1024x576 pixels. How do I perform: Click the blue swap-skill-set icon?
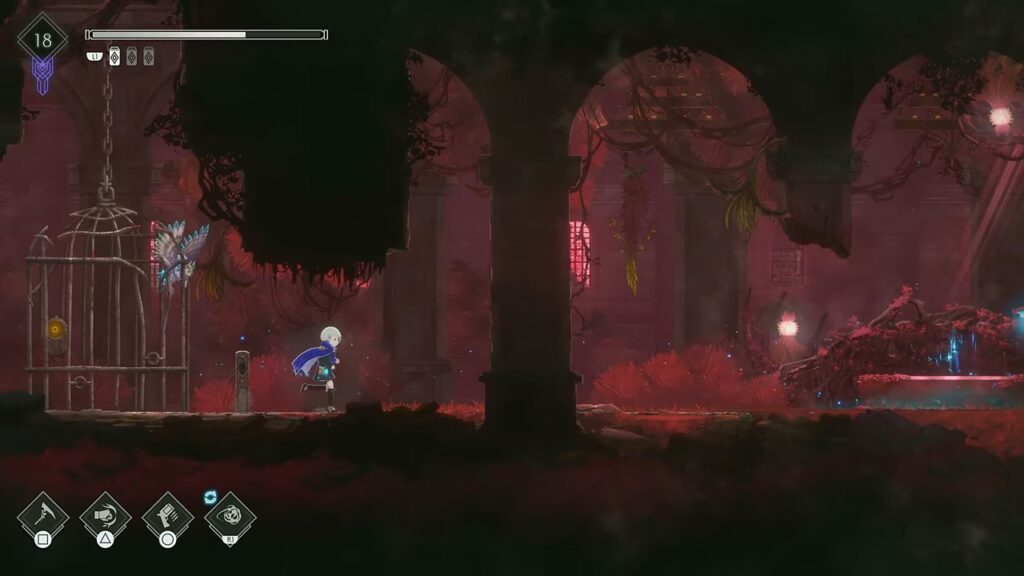[x=211, y=496]
